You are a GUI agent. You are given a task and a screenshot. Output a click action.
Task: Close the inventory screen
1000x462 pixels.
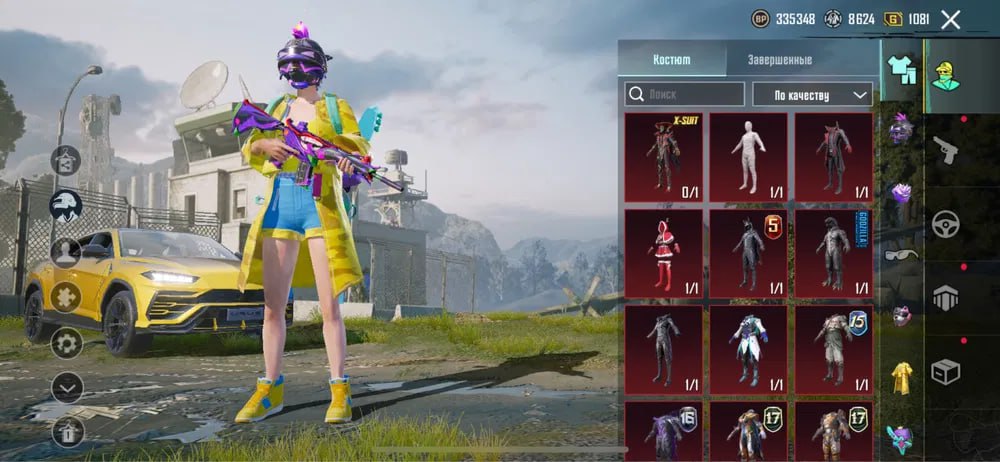point(950,19)
